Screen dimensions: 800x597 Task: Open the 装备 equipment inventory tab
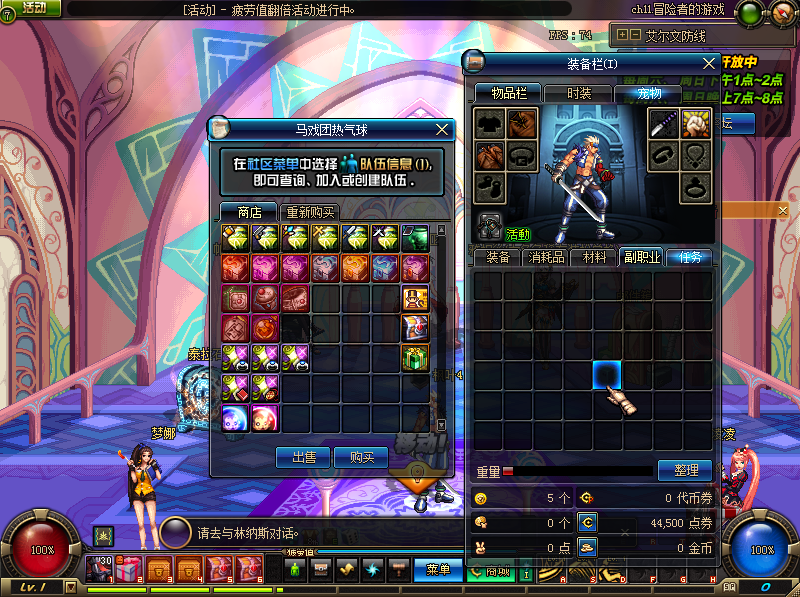[x=497, y=257]
